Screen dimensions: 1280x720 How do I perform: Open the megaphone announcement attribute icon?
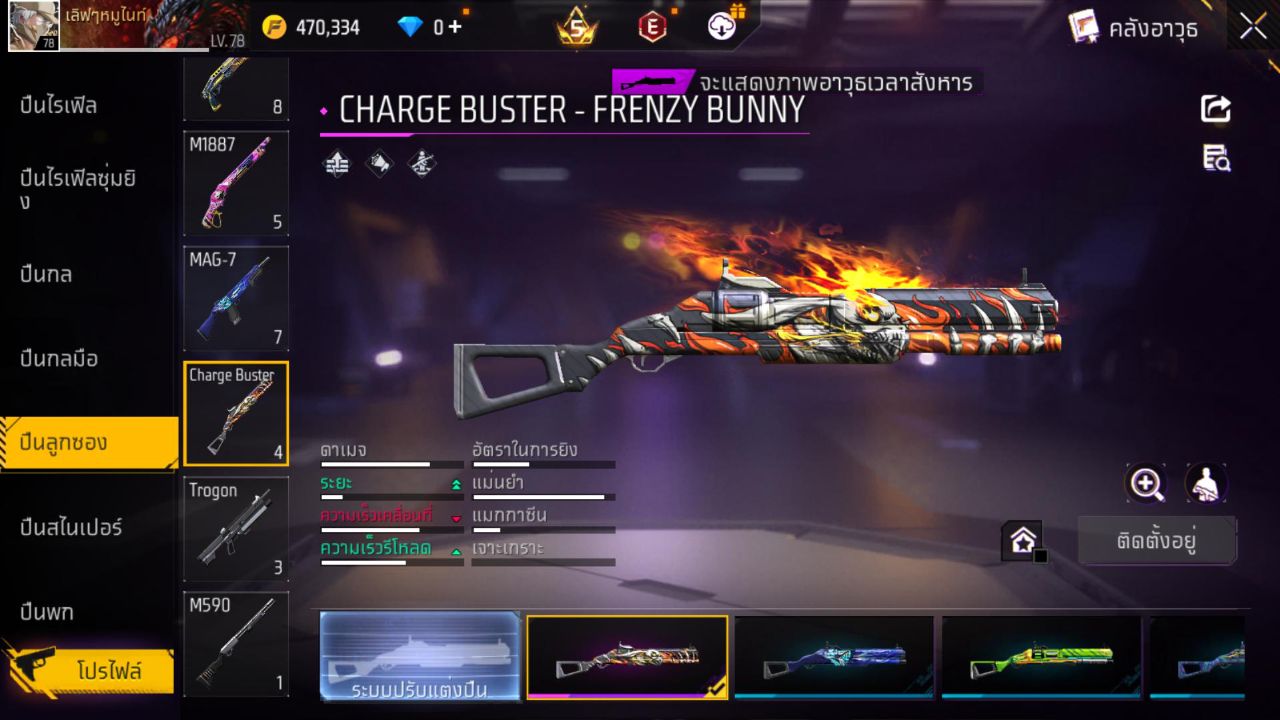pyautogui.click(x=378, y=163)
